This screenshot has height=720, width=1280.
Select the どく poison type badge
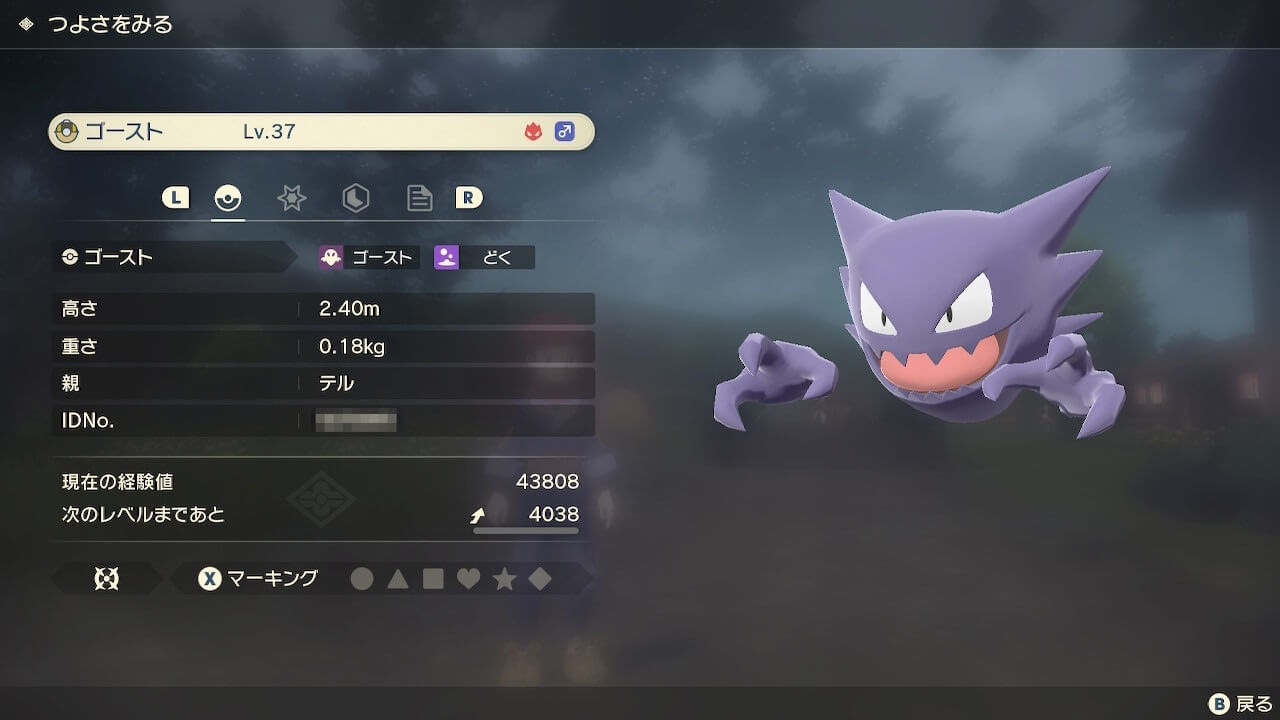pos(484,257)
